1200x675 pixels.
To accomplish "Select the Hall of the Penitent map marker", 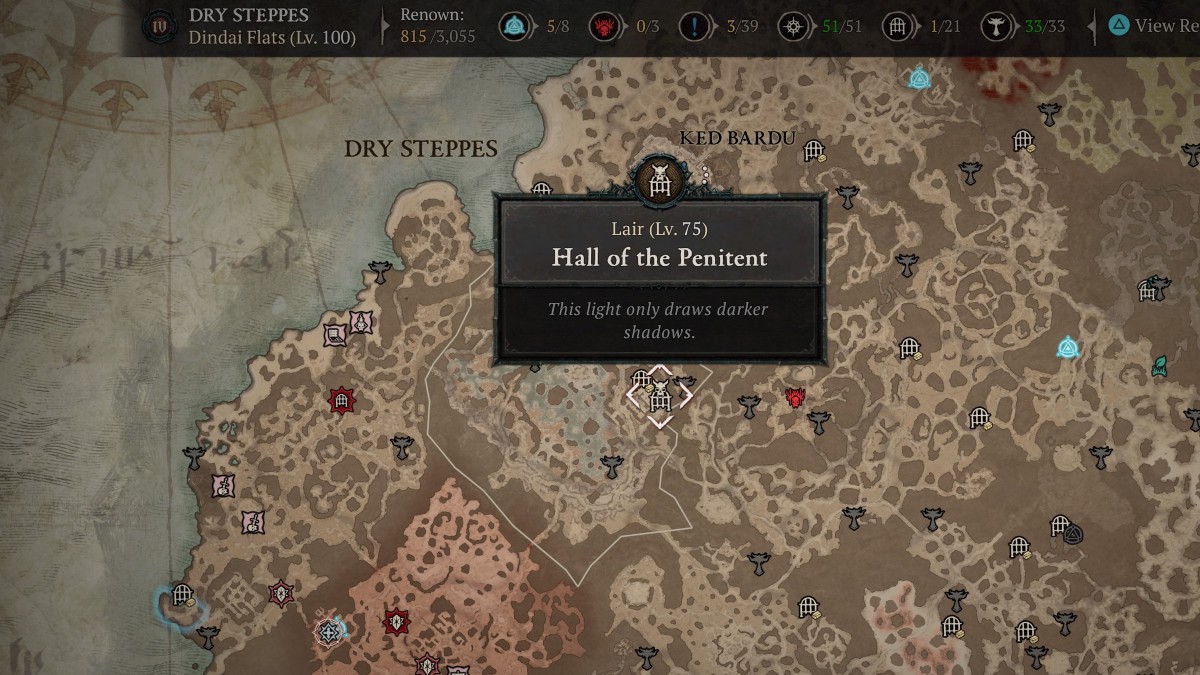I will click(x=659, y=396).
